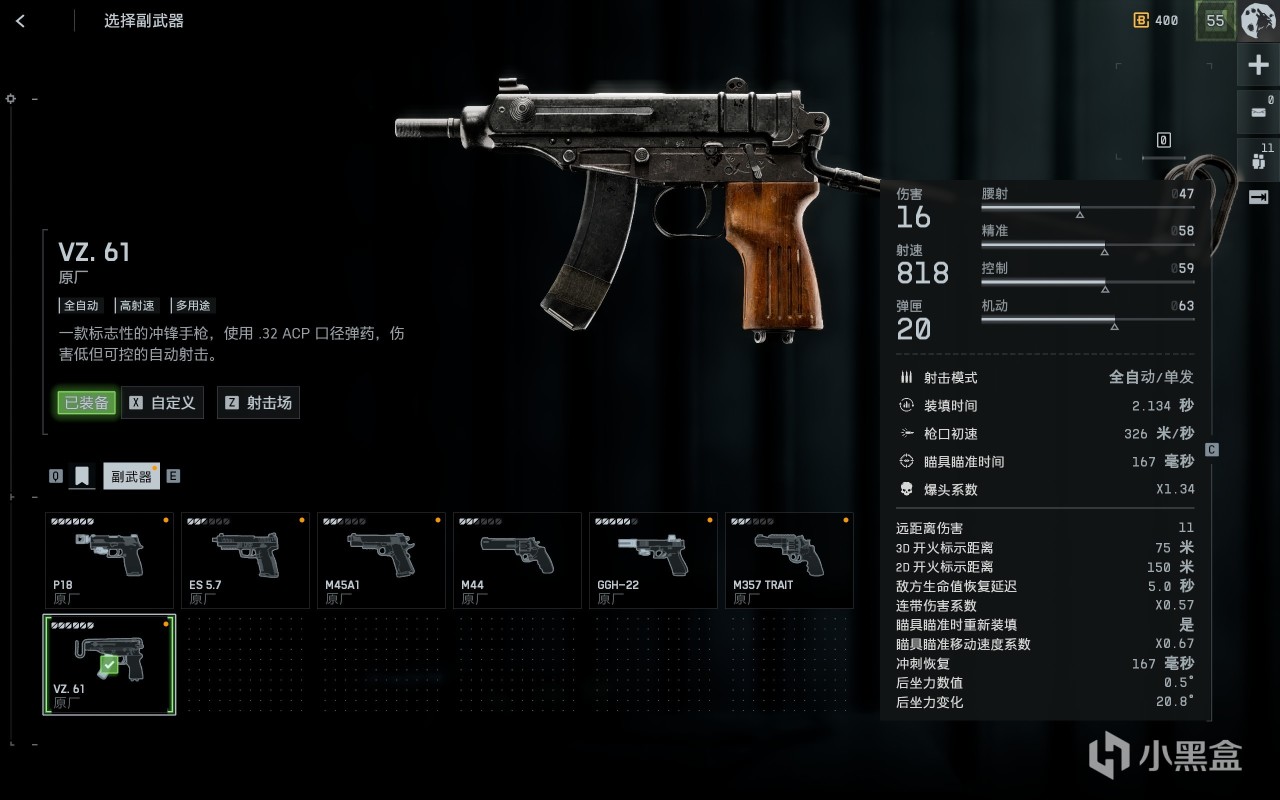This screenshot has height=800, width=1280.
Task: Select the M44 revolver slot
Action: (x=517, y=560)
